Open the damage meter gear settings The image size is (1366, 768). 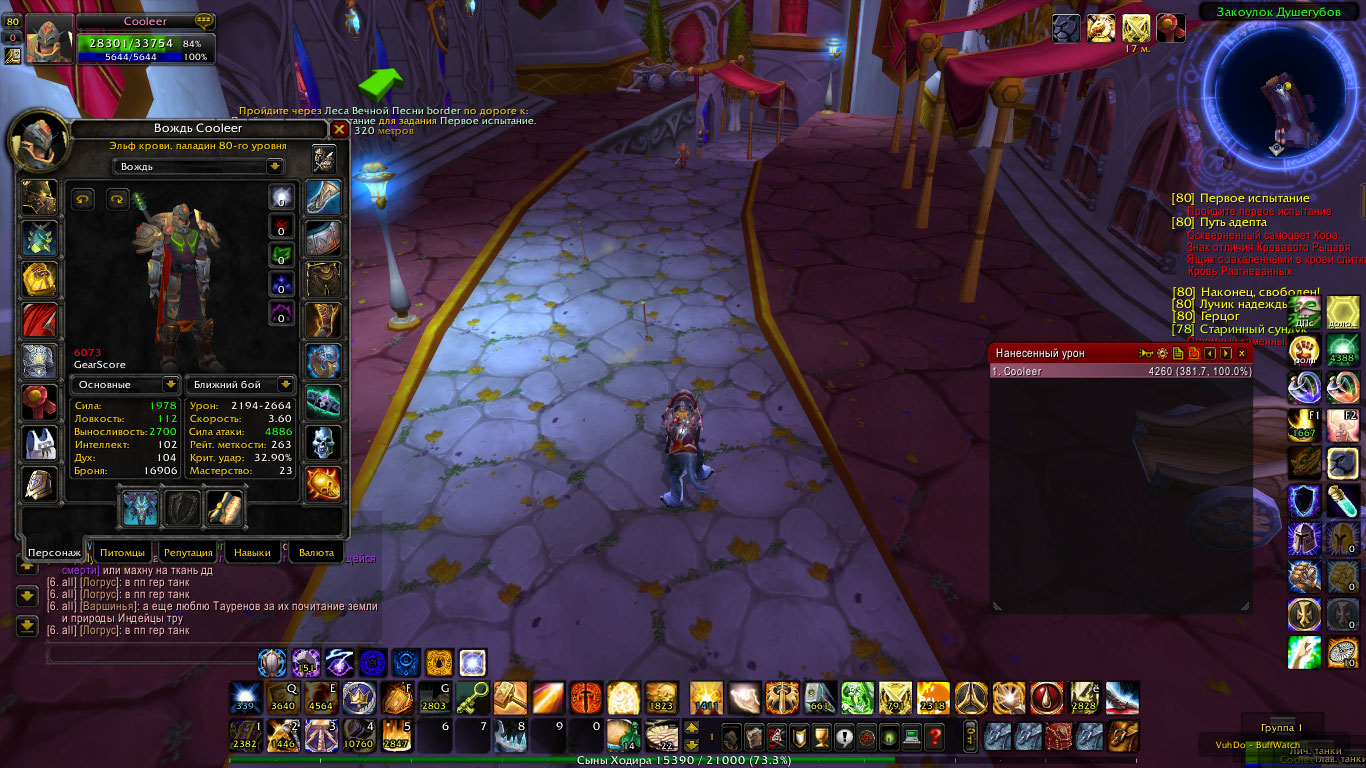click(1162, 353)
